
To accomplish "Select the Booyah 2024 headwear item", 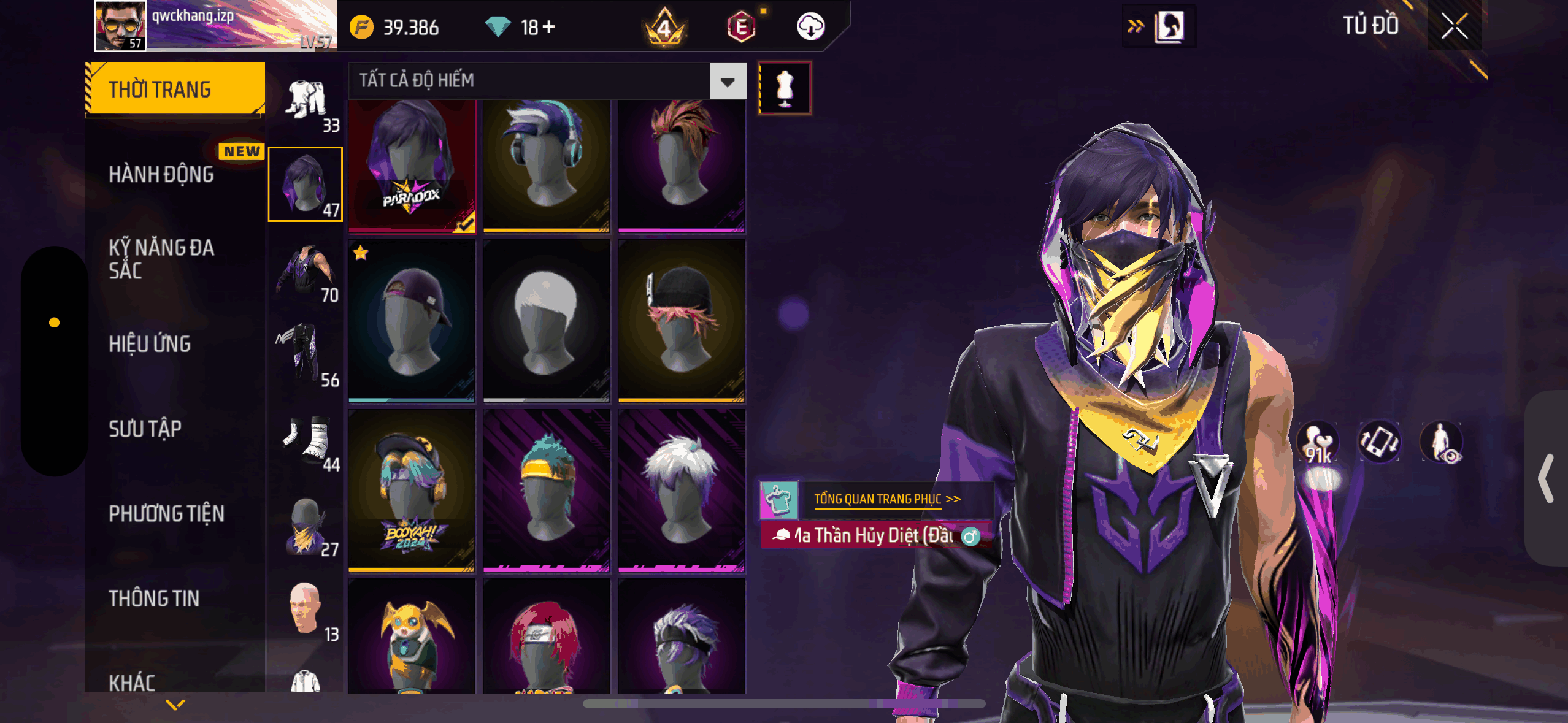I will click(x=412, y=491).
